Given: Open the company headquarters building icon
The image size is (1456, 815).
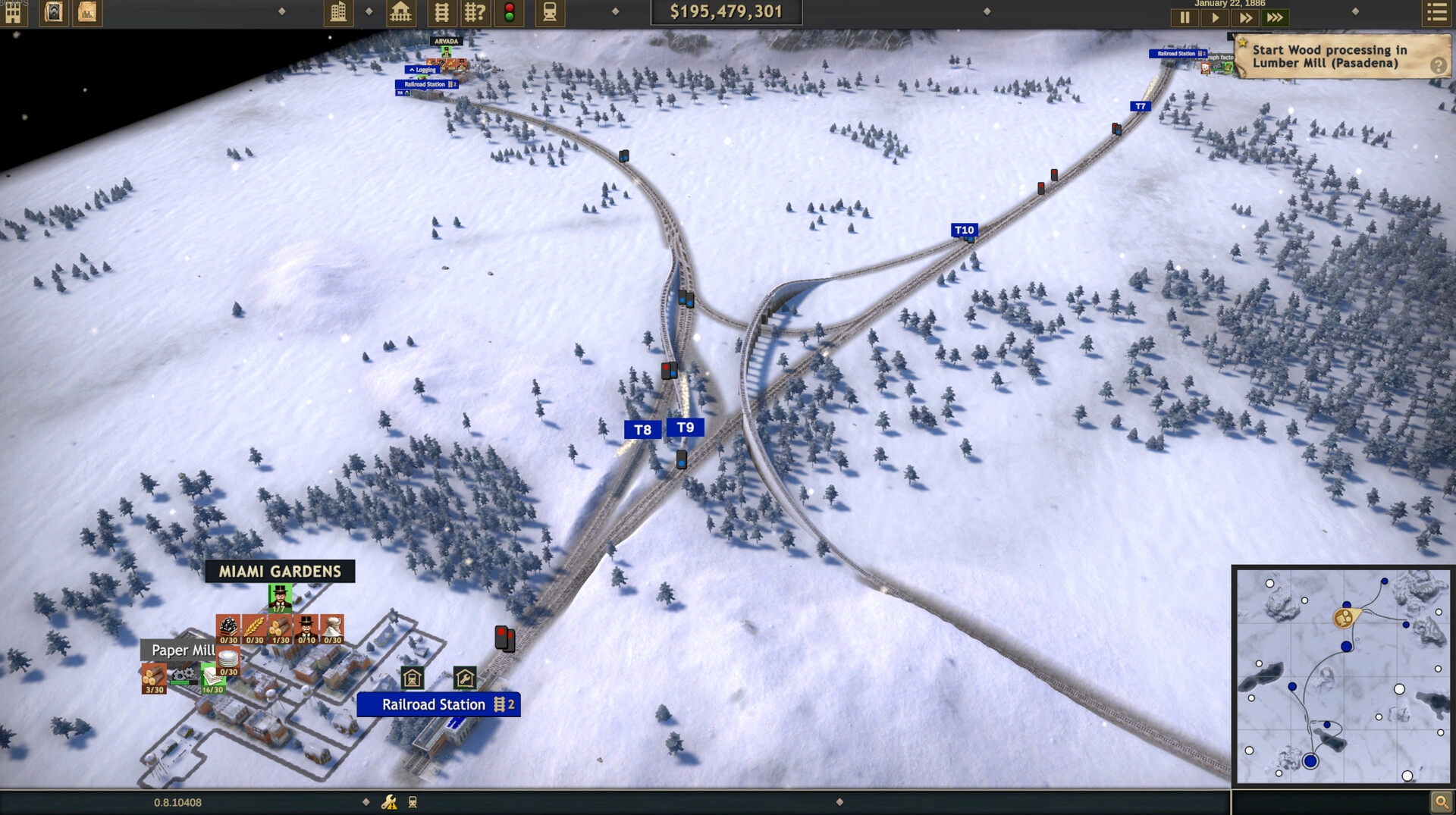Looking at the screenshot, I should (13, 13).
